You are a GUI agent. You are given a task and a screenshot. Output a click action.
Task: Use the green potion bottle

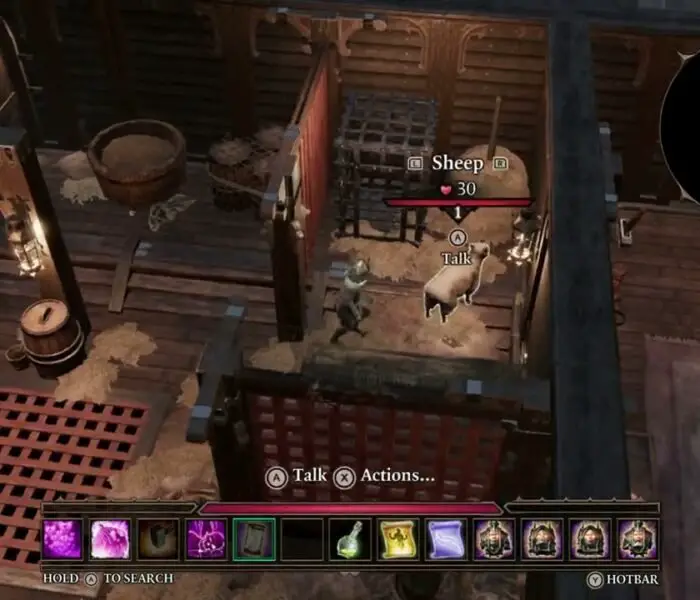pos(350,539)
